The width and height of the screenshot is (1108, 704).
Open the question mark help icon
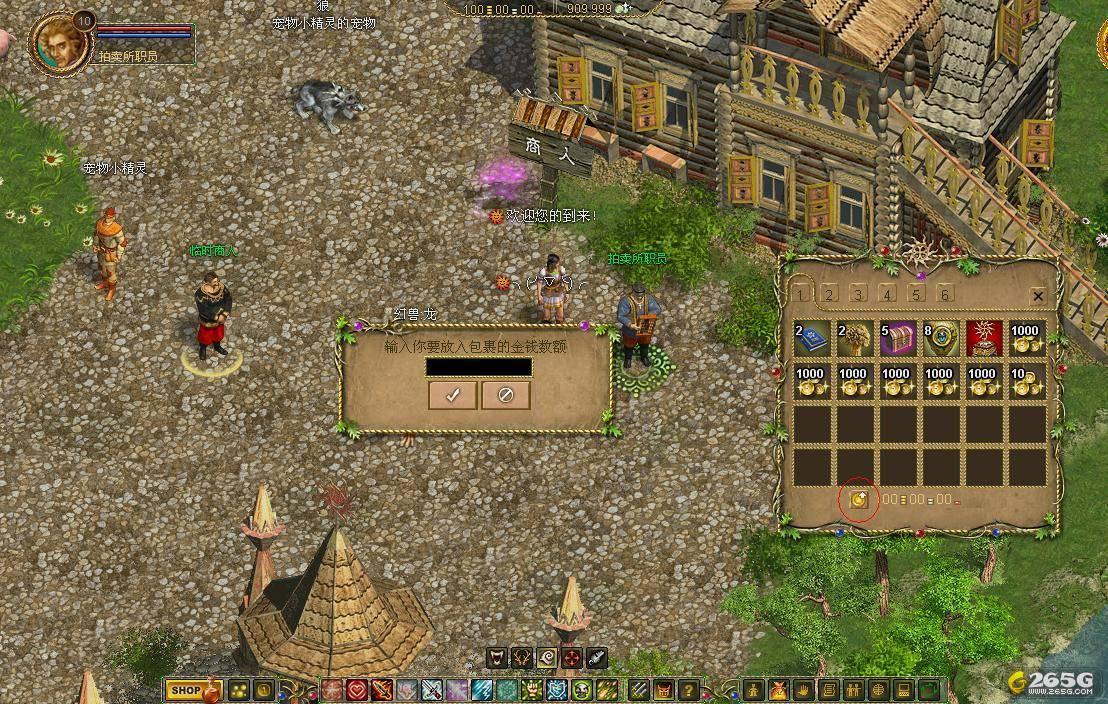(x=688, y=690)
